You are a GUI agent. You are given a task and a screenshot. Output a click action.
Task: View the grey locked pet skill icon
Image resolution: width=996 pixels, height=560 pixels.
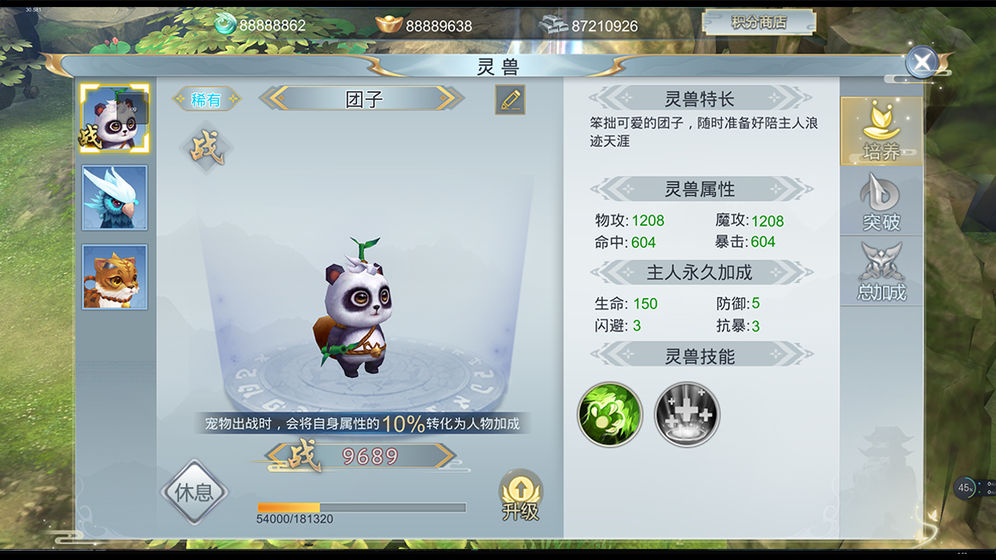click(x=687, y=414)
